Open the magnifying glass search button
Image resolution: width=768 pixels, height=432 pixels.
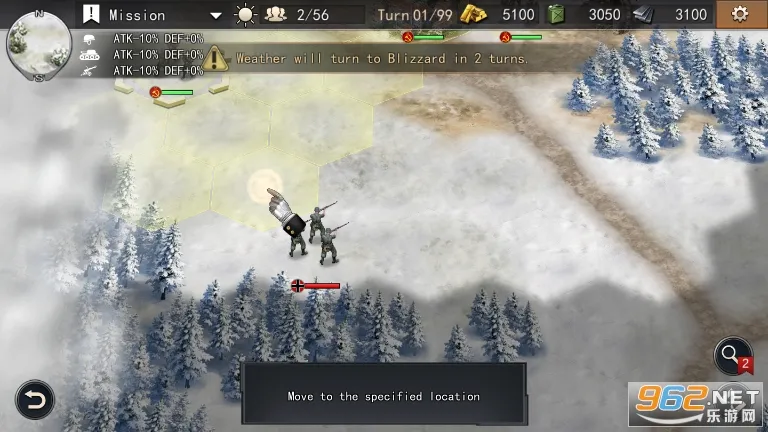732,357
